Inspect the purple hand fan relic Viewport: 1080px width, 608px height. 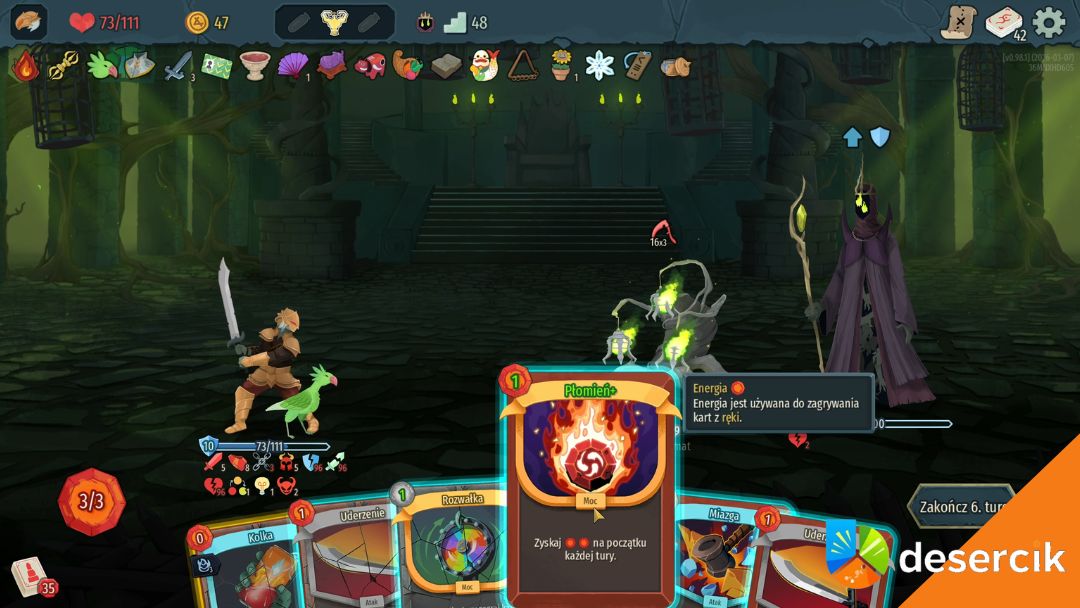click(x=293, y=66)
